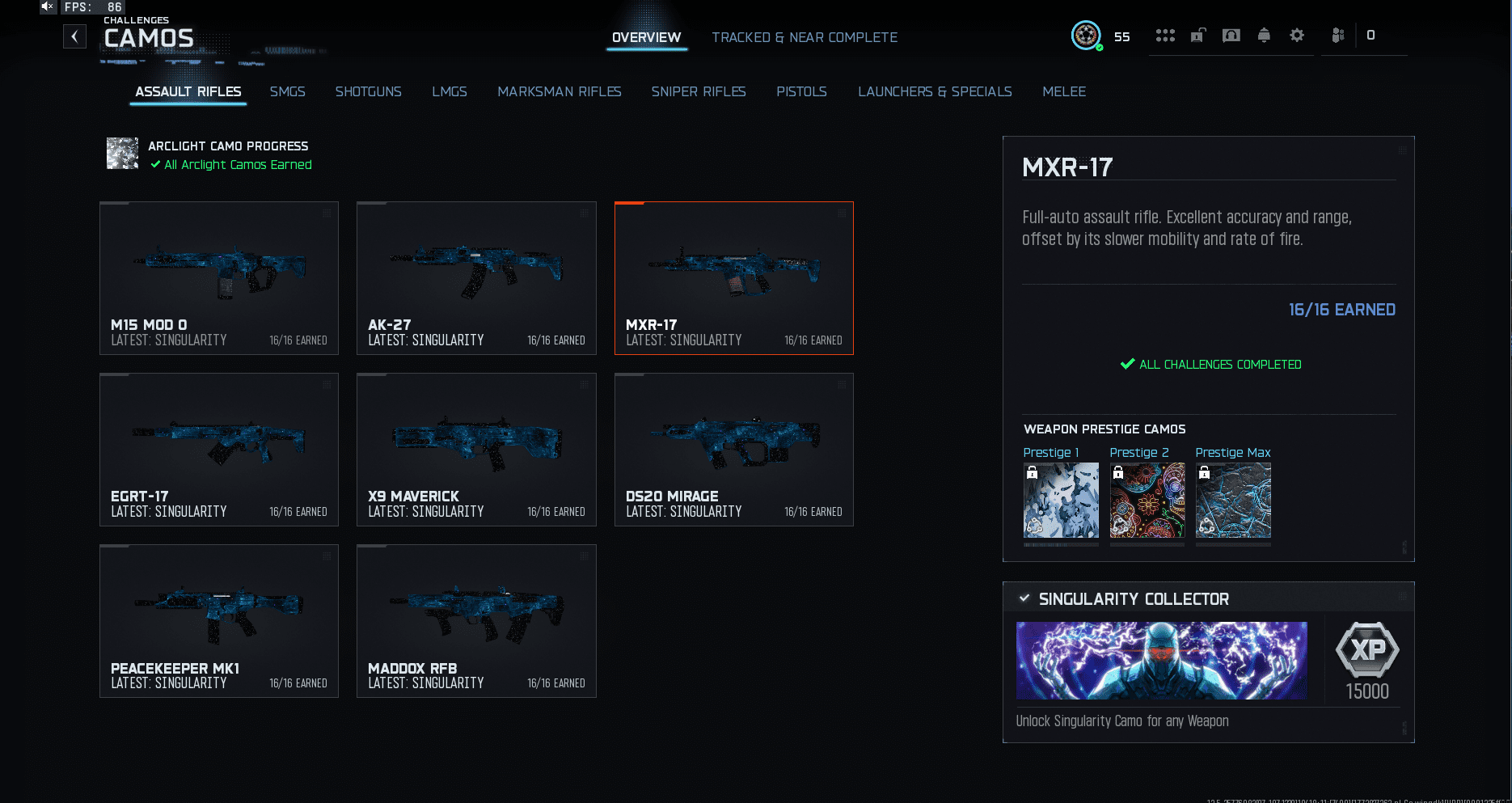Open the dotted grid menu icon
Image resolution: width=1512 pixels, height=803 pixels.
pos(1165,35)
